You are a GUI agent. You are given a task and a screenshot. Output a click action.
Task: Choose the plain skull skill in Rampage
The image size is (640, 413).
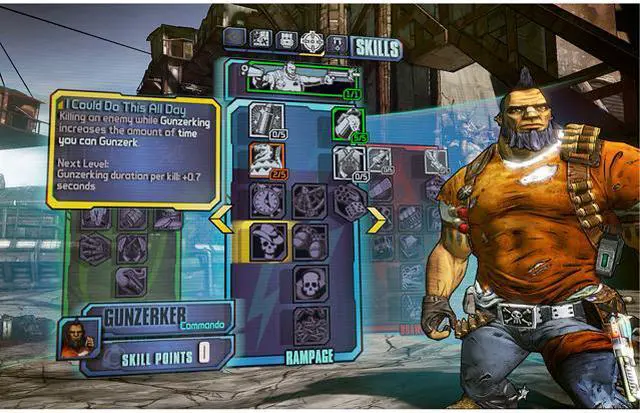click(310, 283)
